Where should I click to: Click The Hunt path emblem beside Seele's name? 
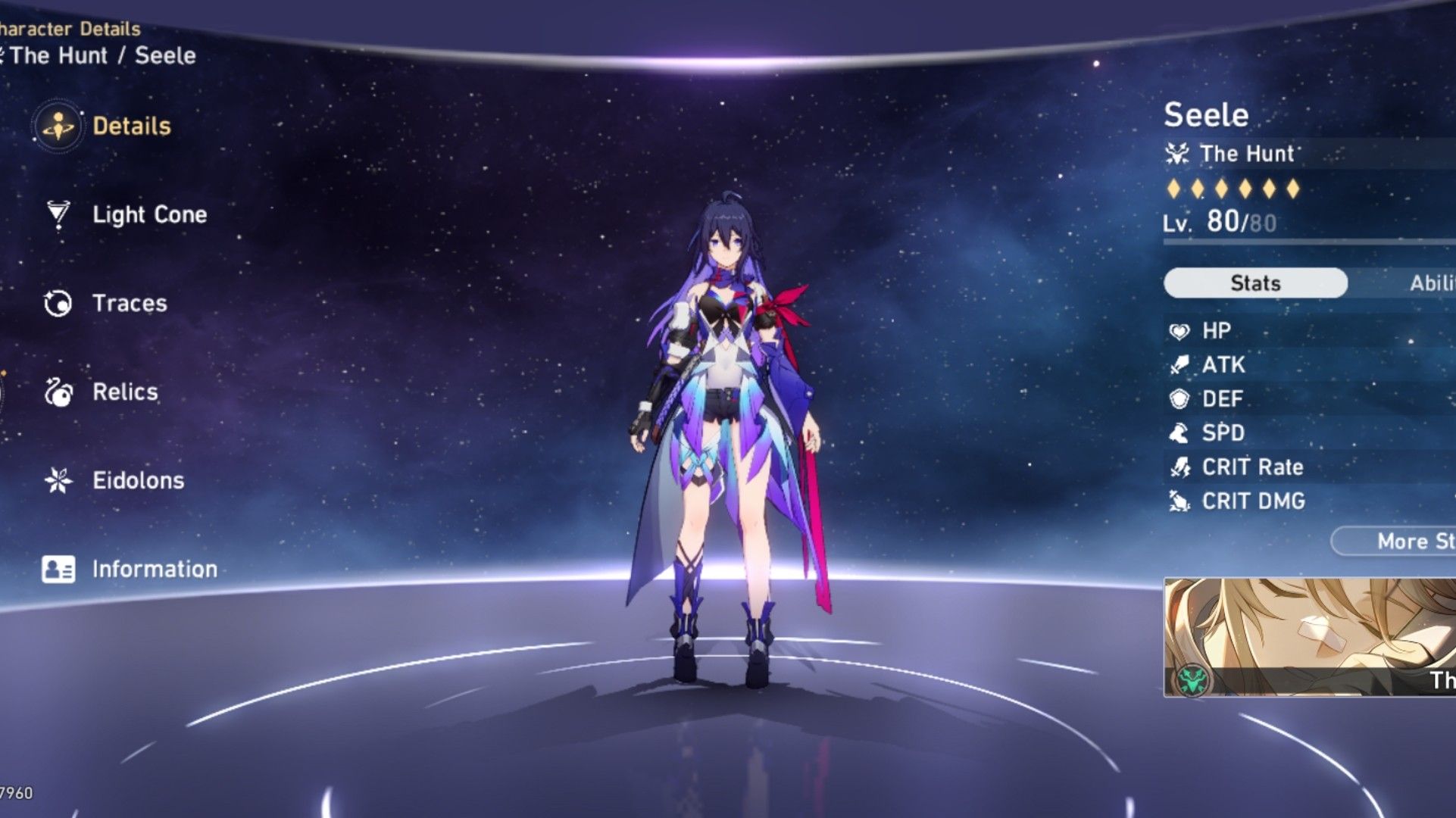[1176, 154]
